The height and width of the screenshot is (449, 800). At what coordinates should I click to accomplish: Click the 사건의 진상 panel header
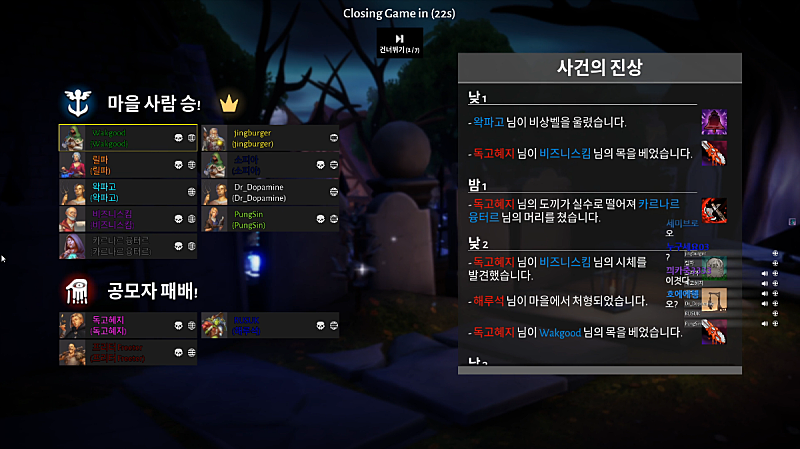coord(599,68)
